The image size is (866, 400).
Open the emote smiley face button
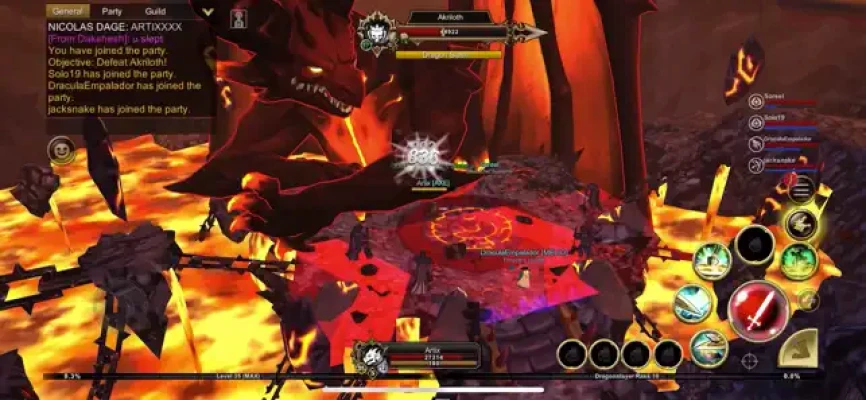pyautogui.click(x=62, y=151)
